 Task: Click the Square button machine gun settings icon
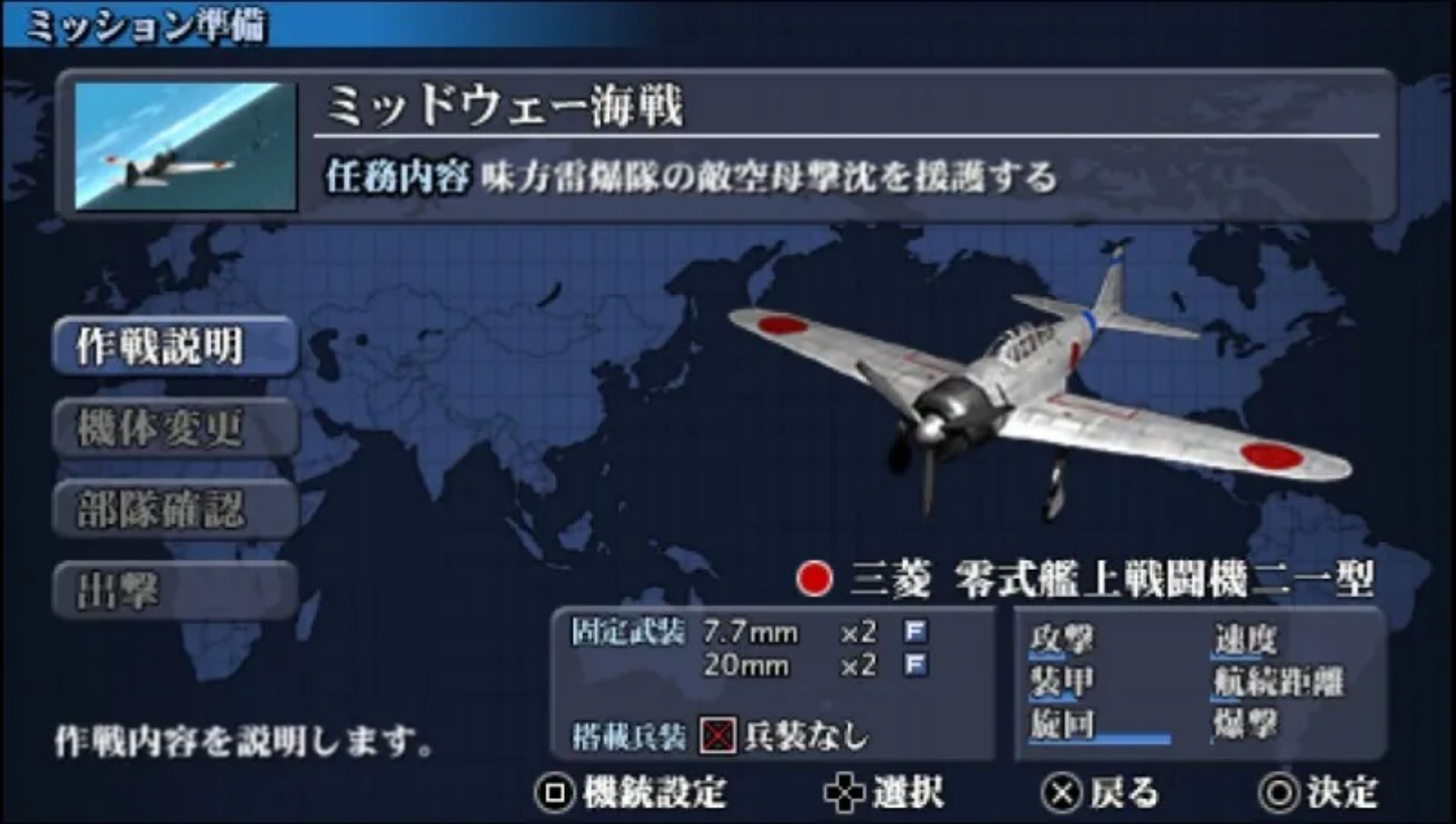click(557, 790)
